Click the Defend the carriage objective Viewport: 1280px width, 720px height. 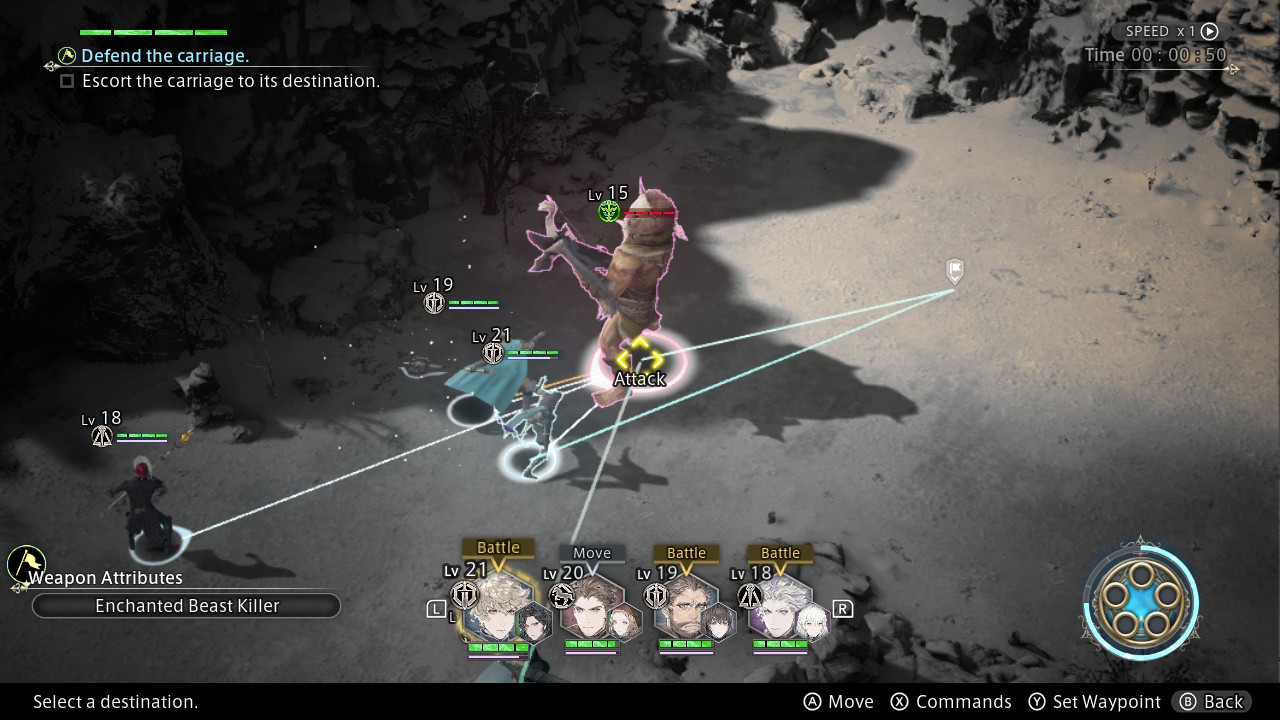pos(165,56)
